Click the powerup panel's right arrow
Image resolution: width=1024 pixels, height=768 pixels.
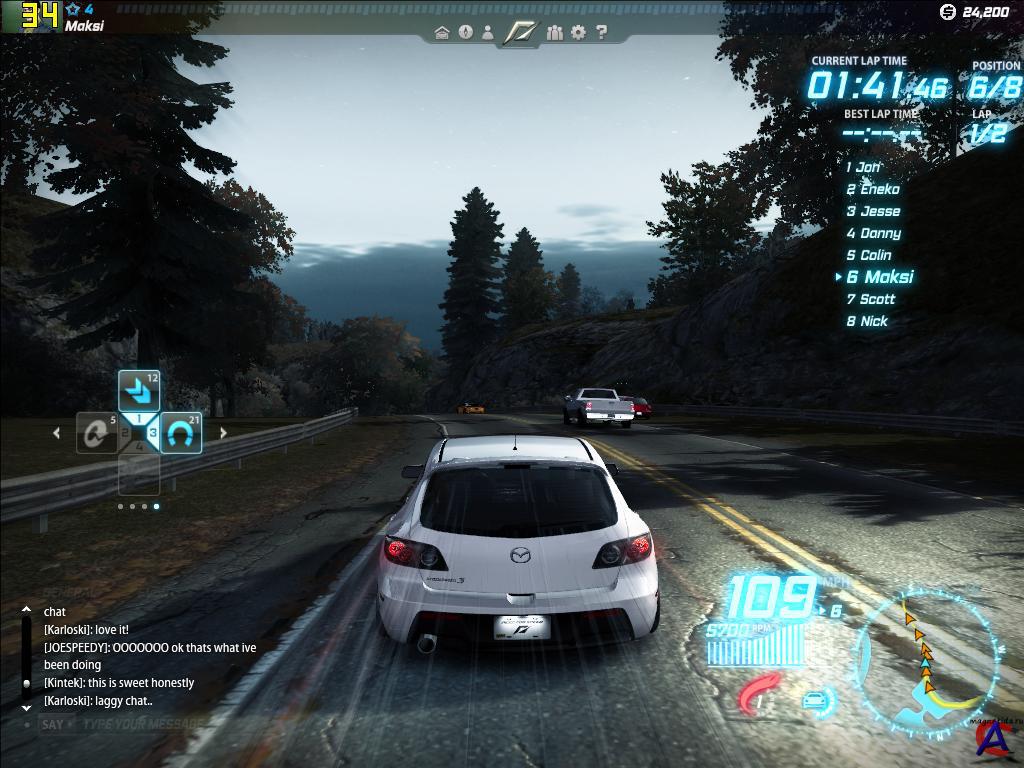(223, 433)
